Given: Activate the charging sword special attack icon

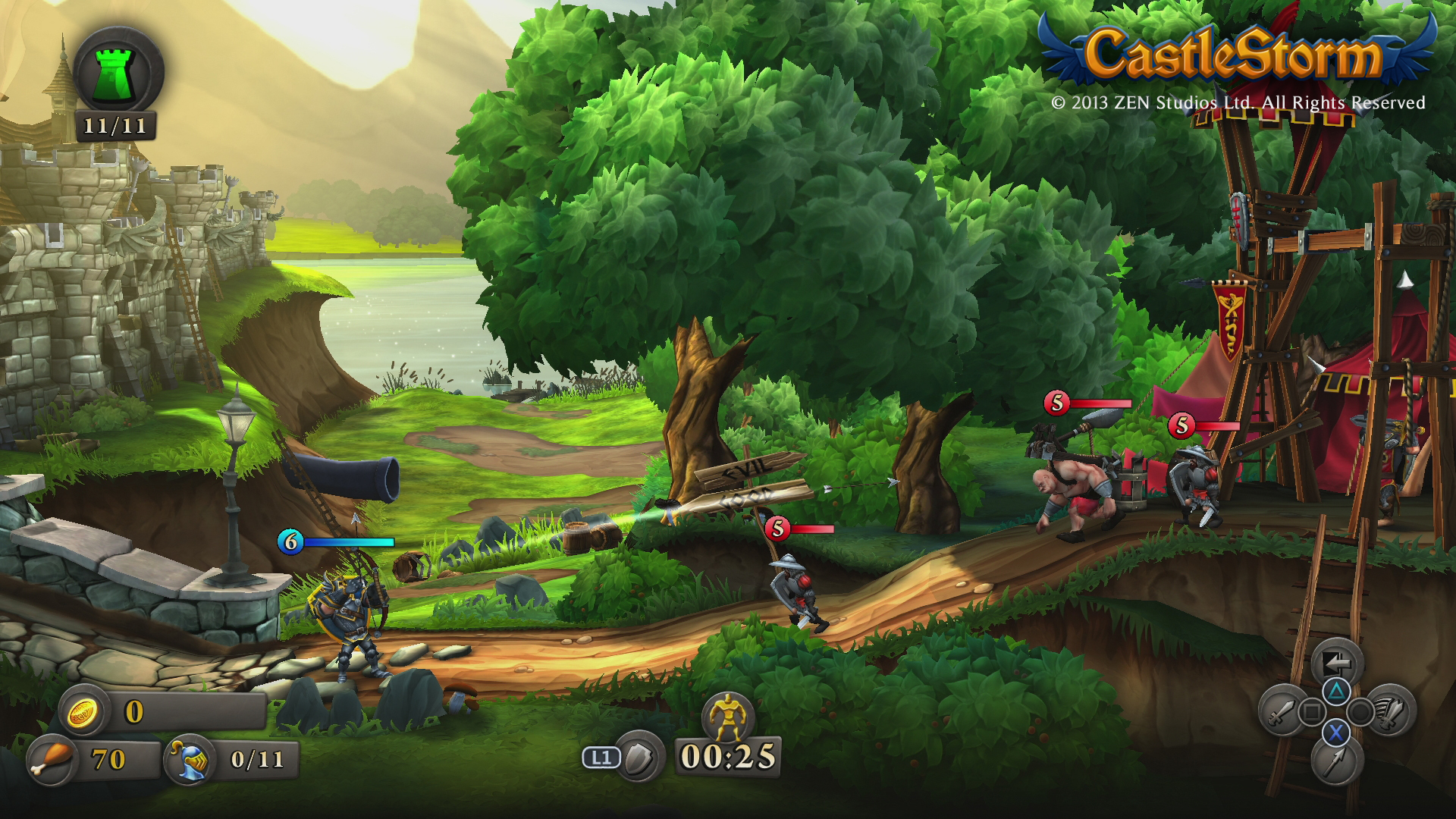Looking at the screenshot, I should point(1391,711).
